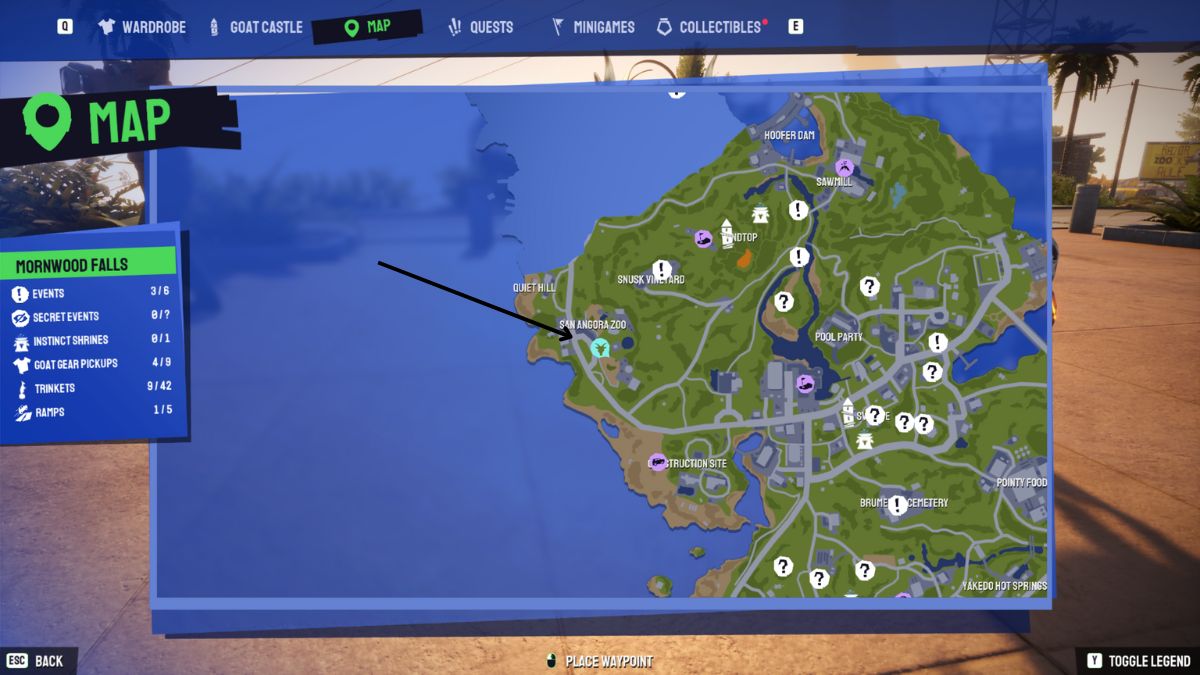Click the Back button
1200x675 pixels.
[36, 661]
